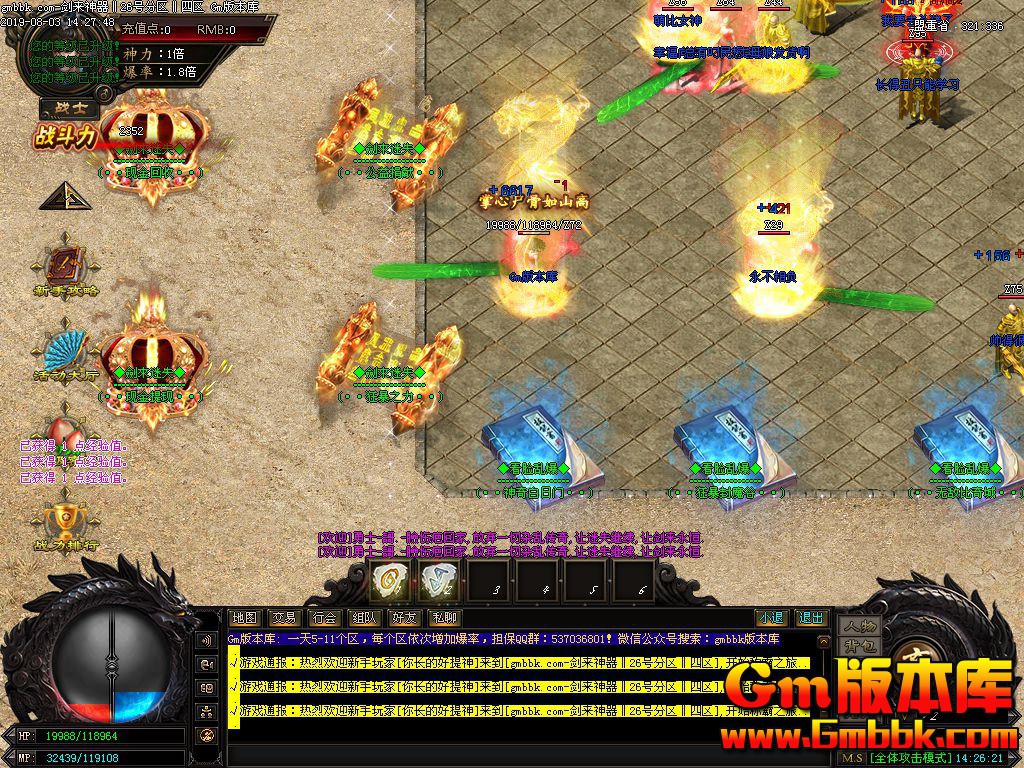Click the 退出 exit button
Image resolution: width=1024 pixels, height=768 pixels.
tap(811, 618)
